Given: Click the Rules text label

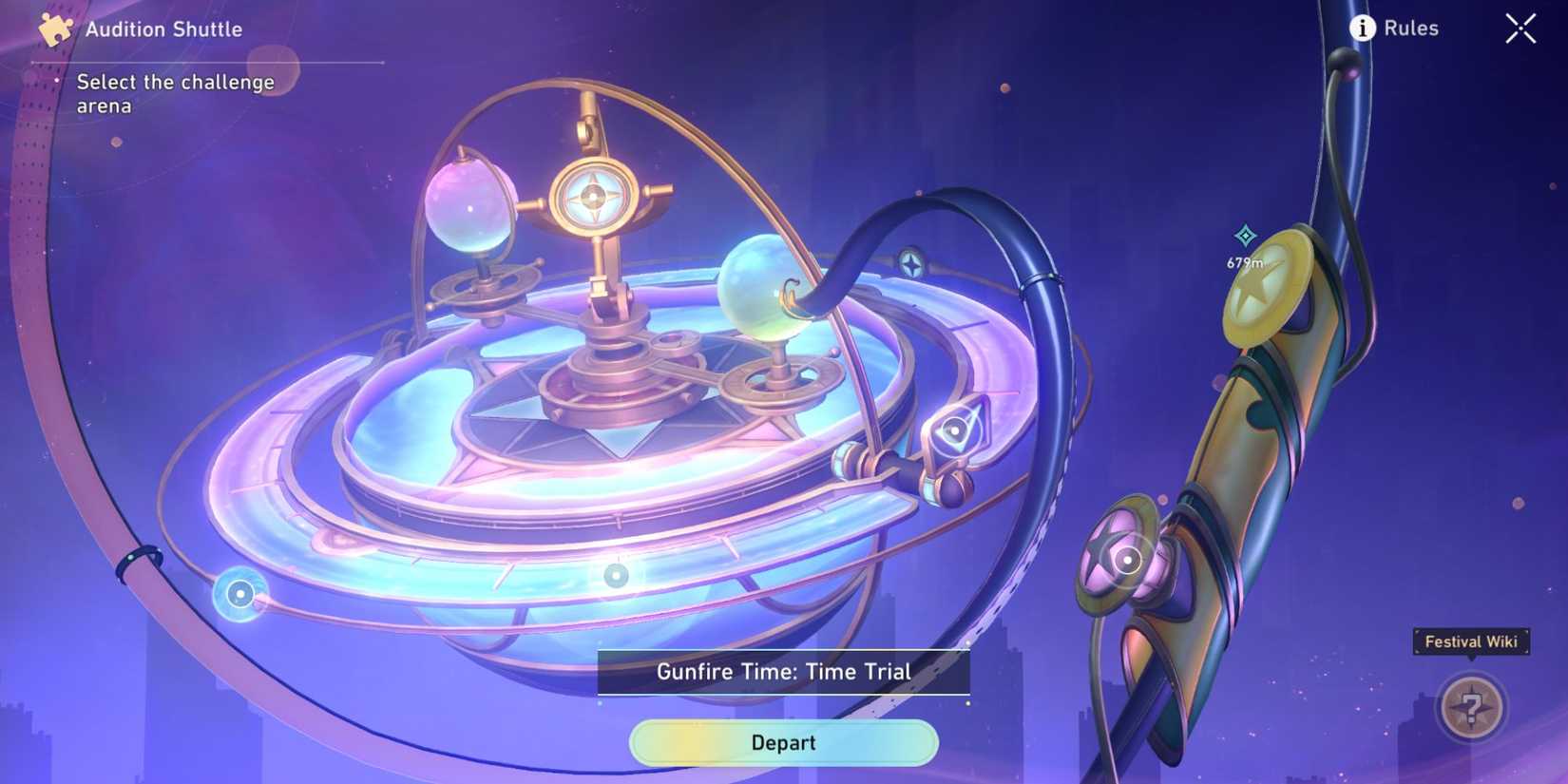Looking at the screenshot, I should 1412,29.
